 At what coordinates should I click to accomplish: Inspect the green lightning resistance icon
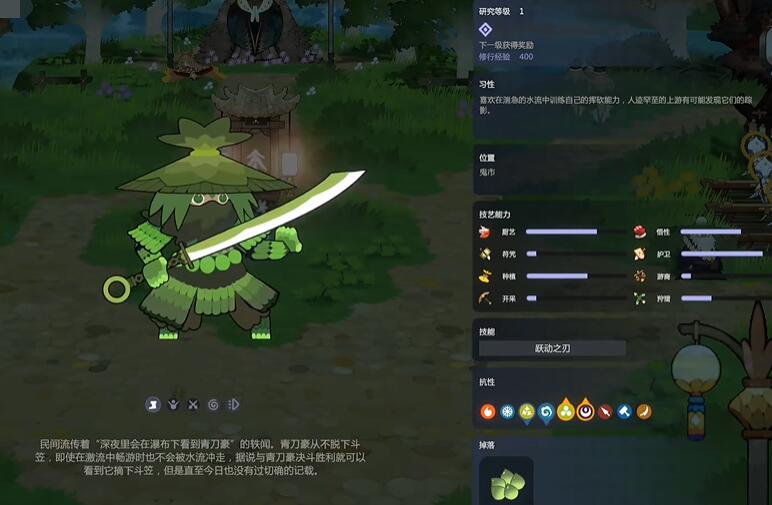coord(527,411)
